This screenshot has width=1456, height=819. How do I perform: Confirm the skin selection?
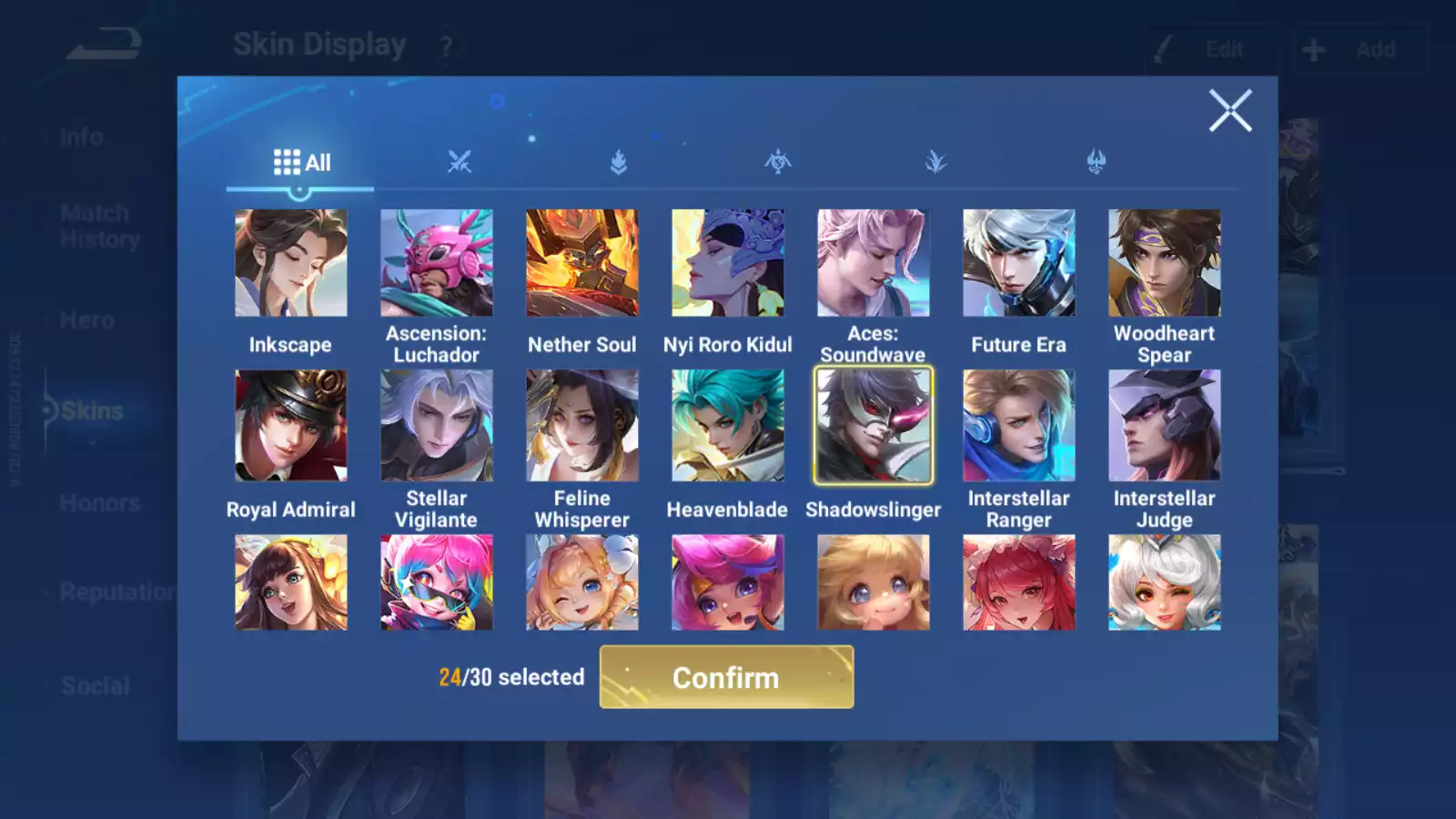(726, 677)
